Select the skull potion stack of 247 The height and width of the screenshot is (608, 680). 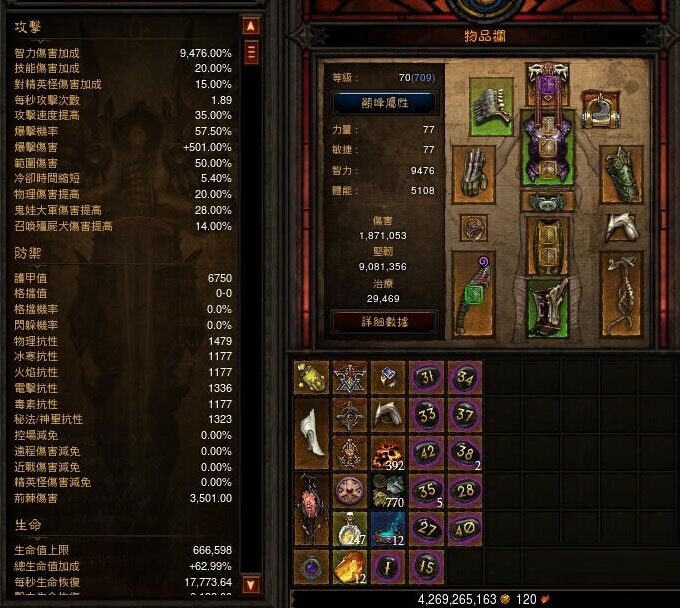[x=349, y=529]
